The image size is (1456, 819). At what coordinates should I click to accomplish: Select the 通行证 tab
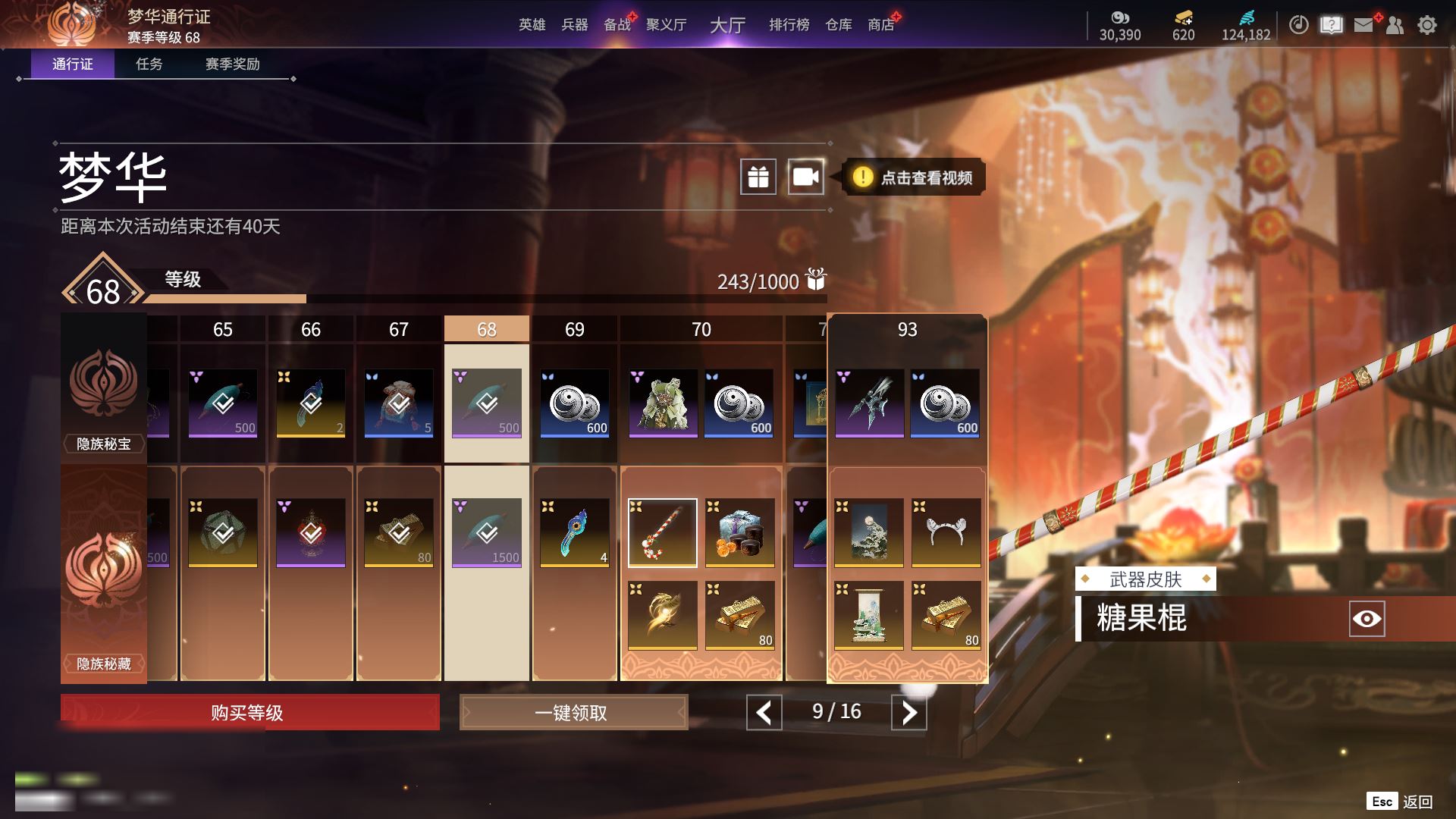click(73, 64)
